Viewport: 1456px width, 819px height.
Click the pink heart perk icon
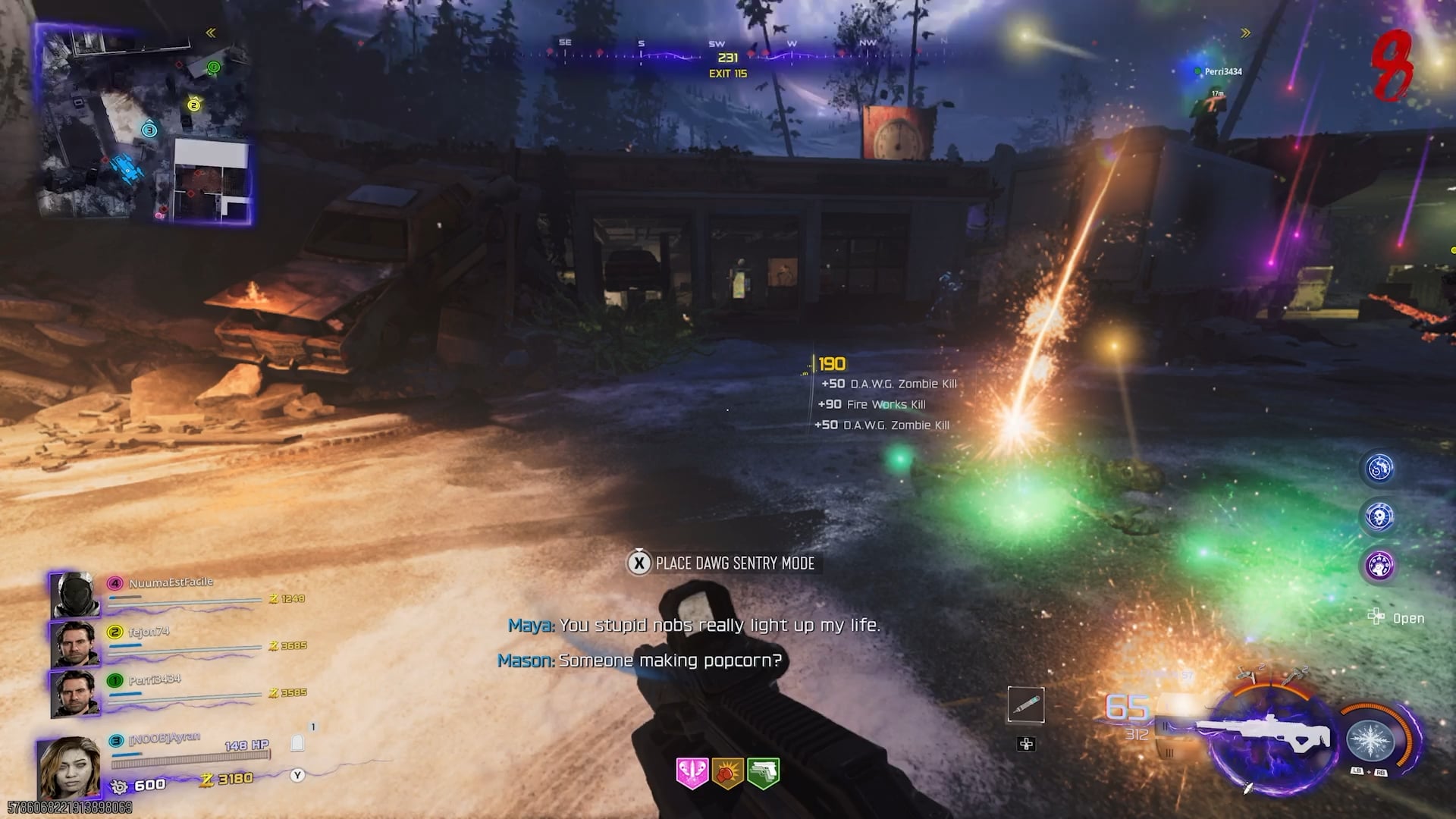[692, 773]
